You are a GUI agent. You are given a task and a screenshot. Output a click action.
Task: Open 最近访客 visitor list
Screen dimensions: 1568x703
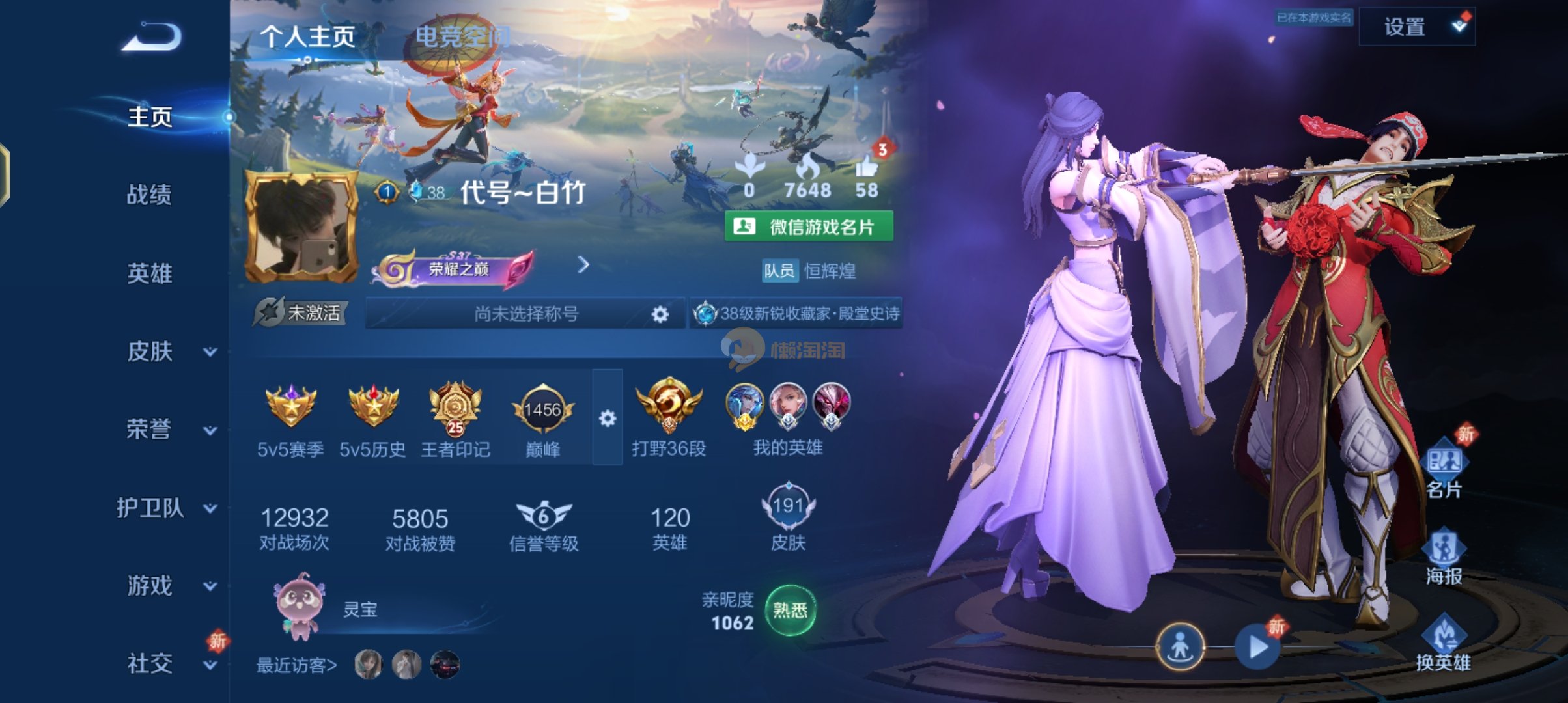[297, 665]
